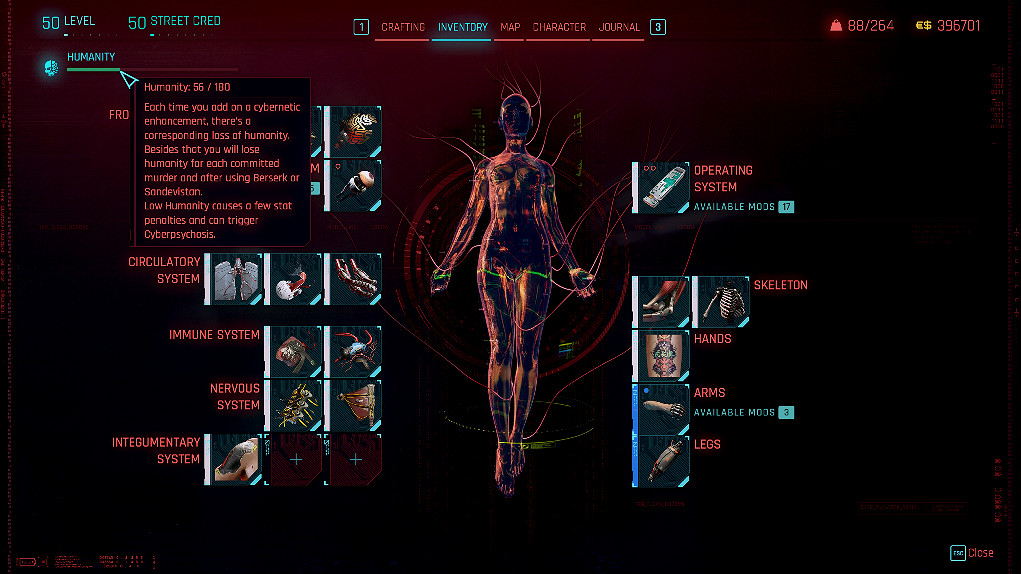Select the eyeball Ocular System implant
Image resolution: width=1021 pixels, height=574 pixels.
click(x=355, y=184)
